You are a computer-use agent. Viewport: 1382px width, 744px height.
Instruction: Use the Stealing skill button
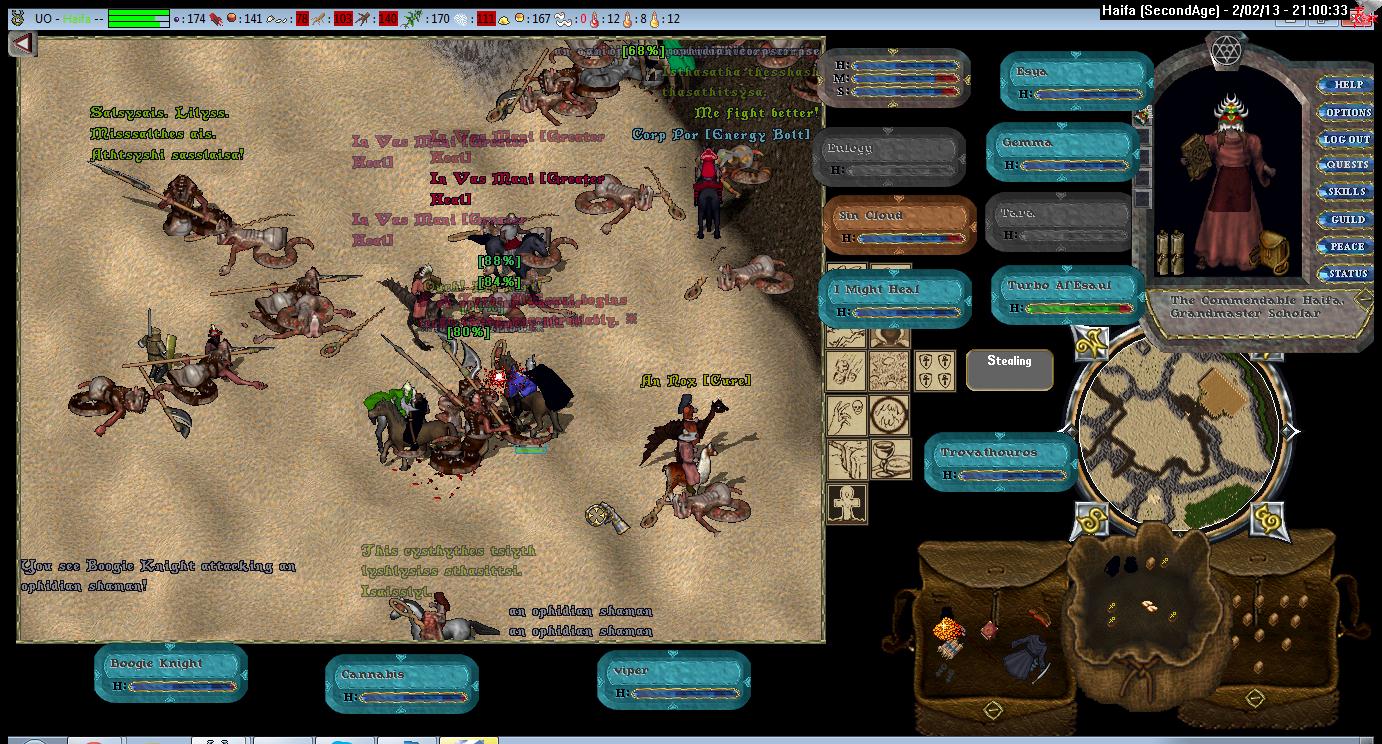click(1009, 369)
